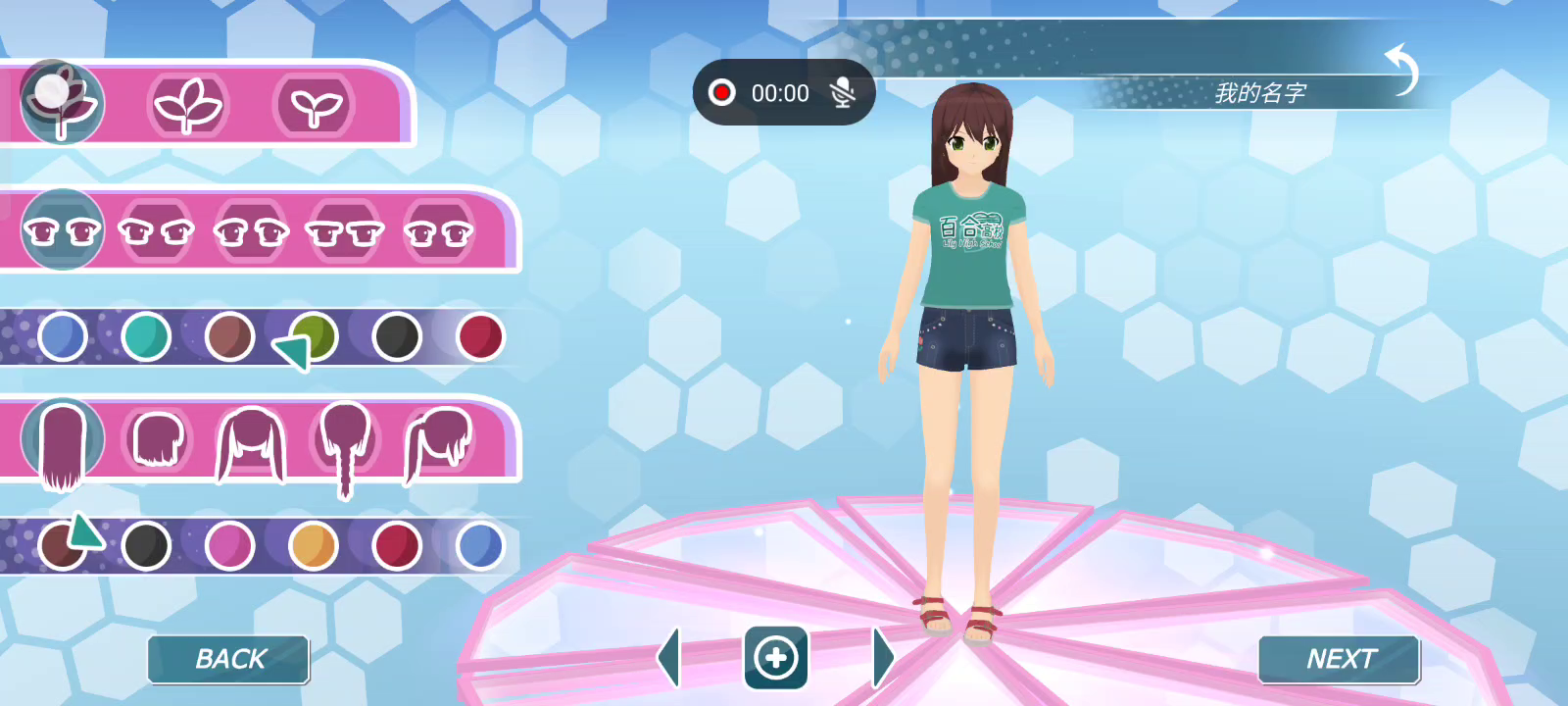This screenshot has width=1568, height=706.
Task: Start screen recording with red record button
Action: coord(722,93)
